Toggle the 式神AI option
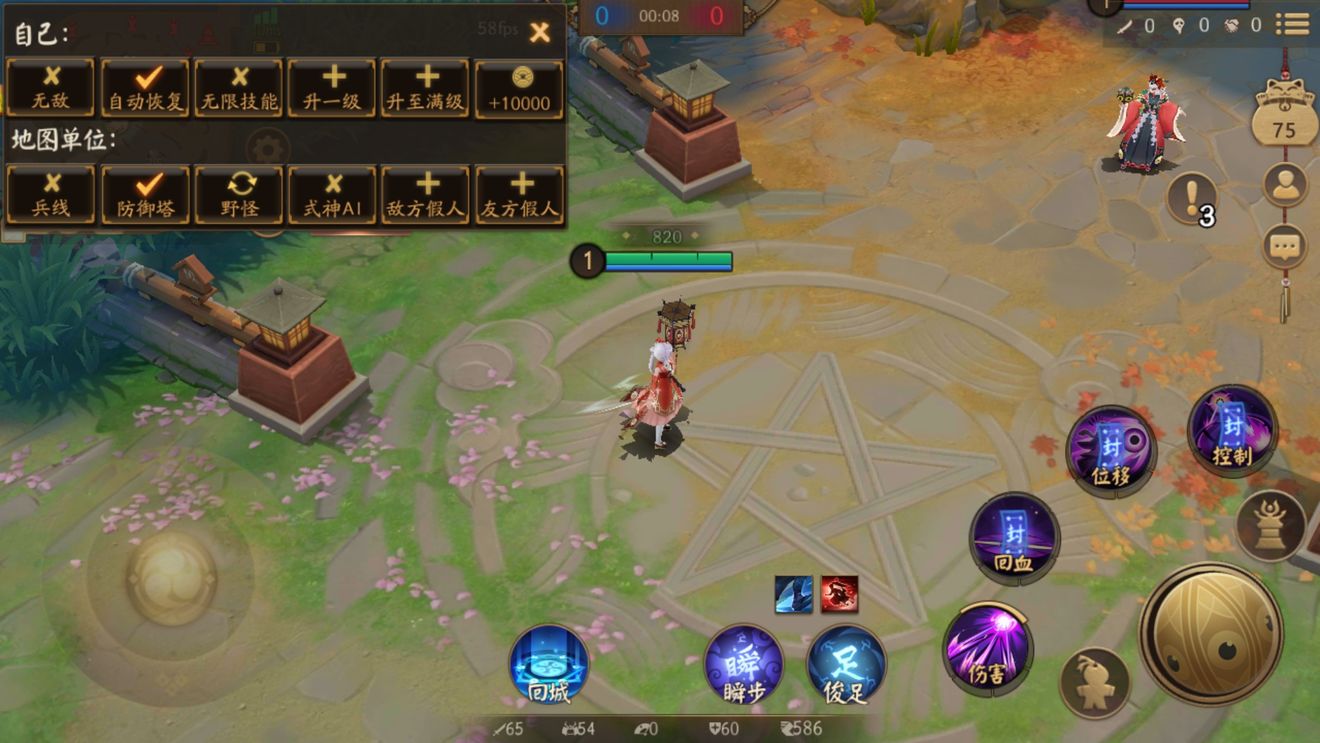 coord(332,195)
